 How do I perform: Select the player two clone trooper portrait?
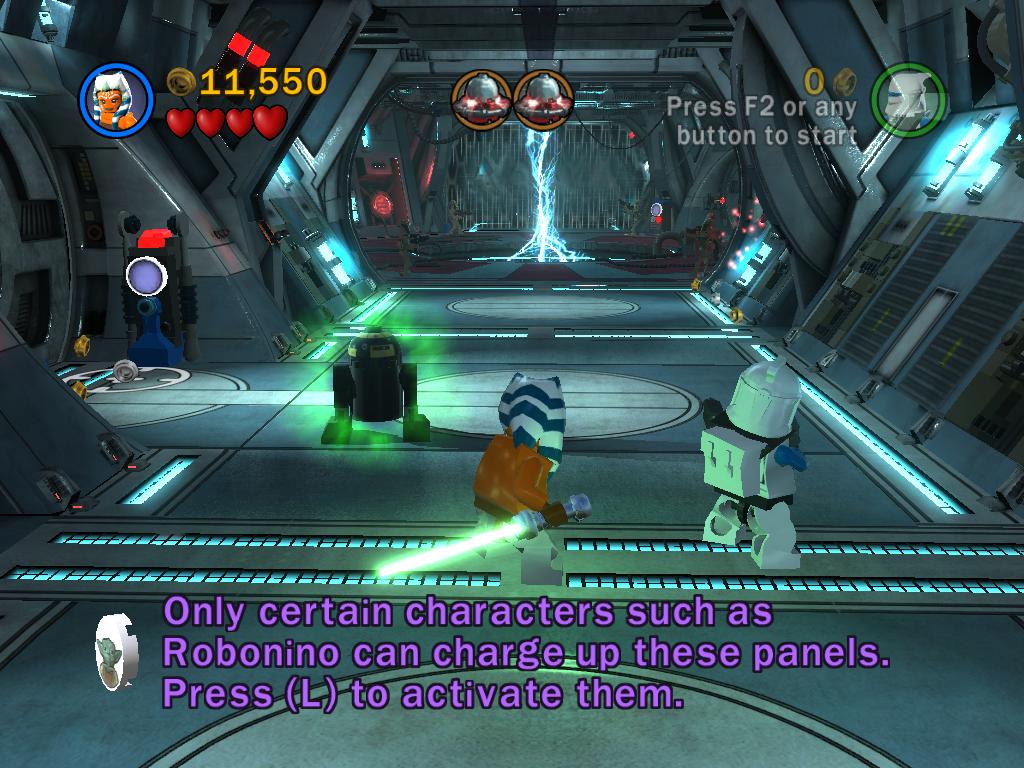[x=907, y=100]
